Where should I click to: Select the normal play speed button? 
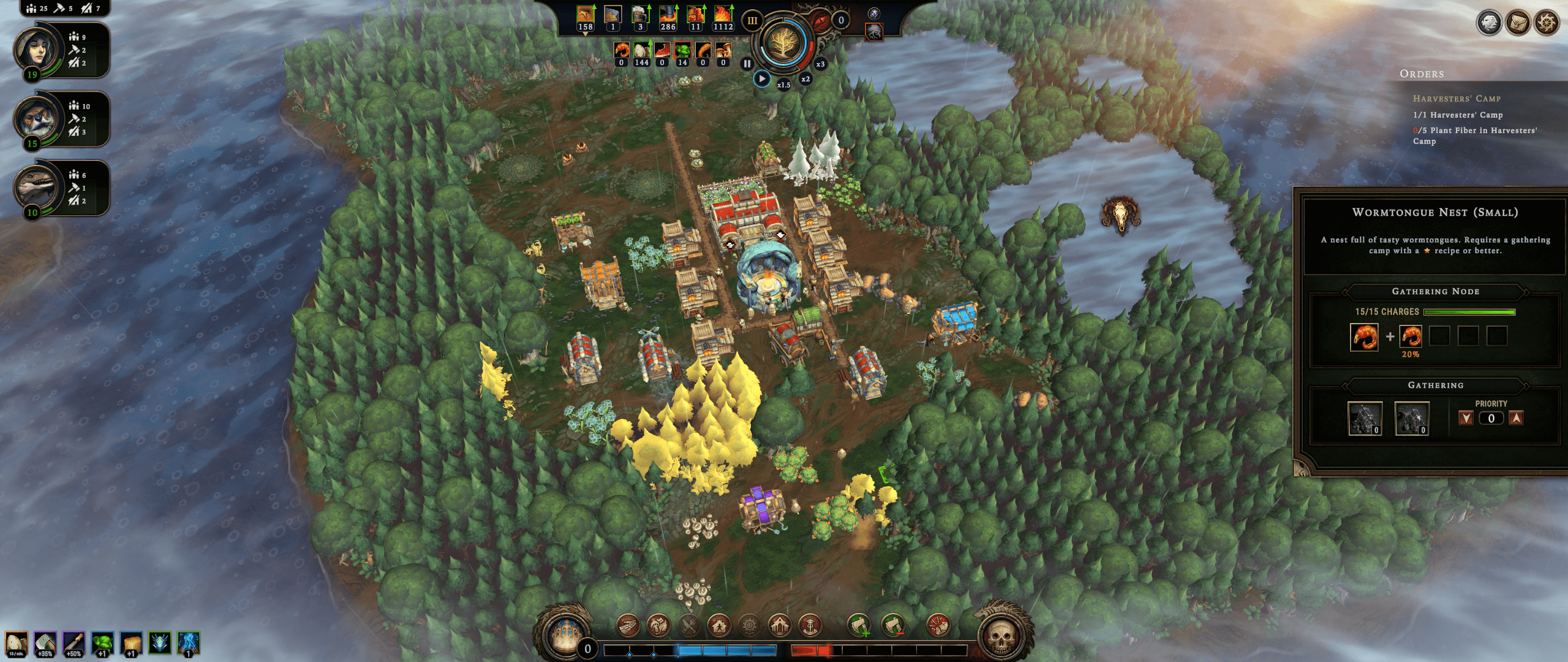point(762,78)
